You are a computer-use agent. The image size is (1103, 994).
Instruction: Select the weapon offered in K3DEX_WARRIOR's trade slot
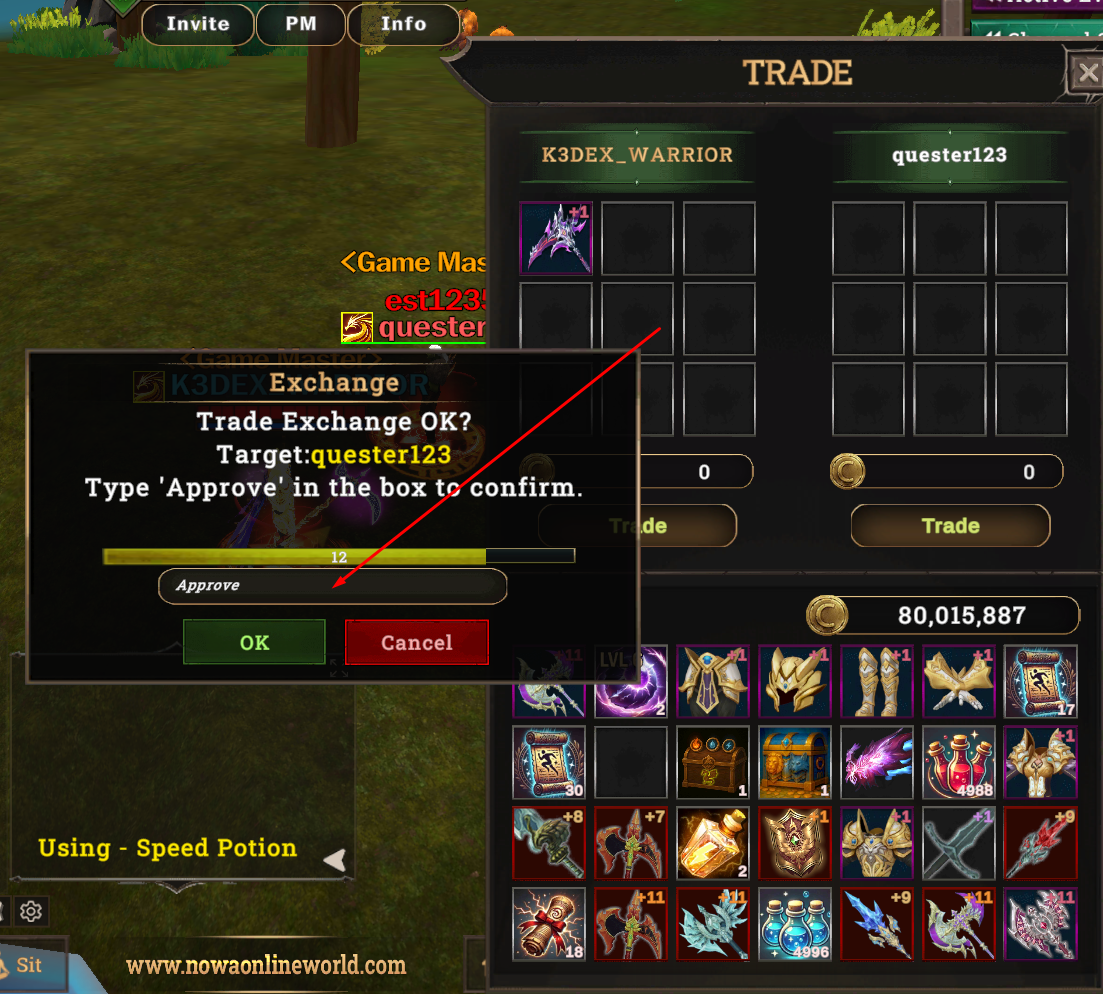(556, 238)
